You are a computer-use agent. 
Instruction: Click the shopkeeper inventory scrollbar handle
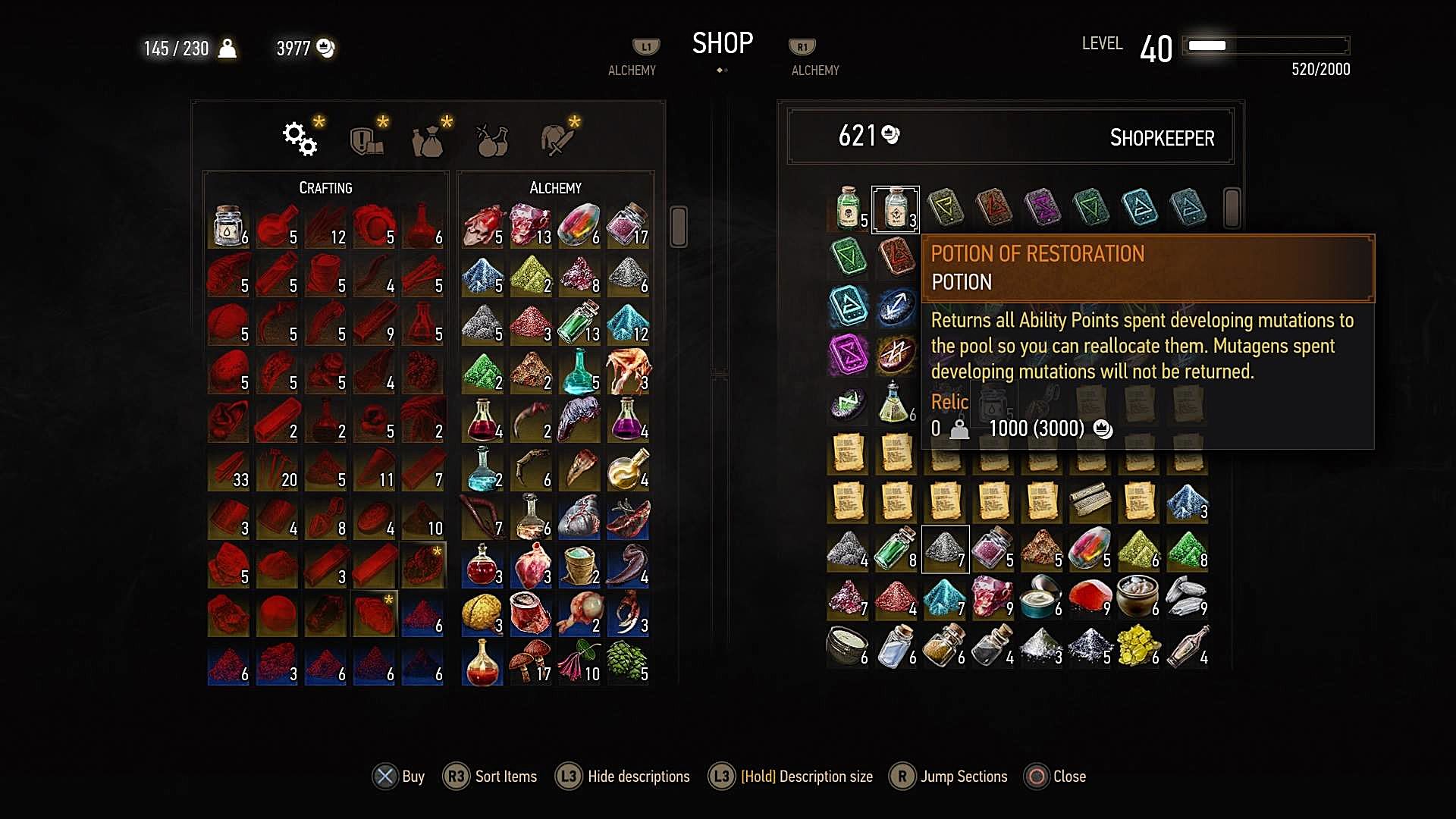point(1232,208)
